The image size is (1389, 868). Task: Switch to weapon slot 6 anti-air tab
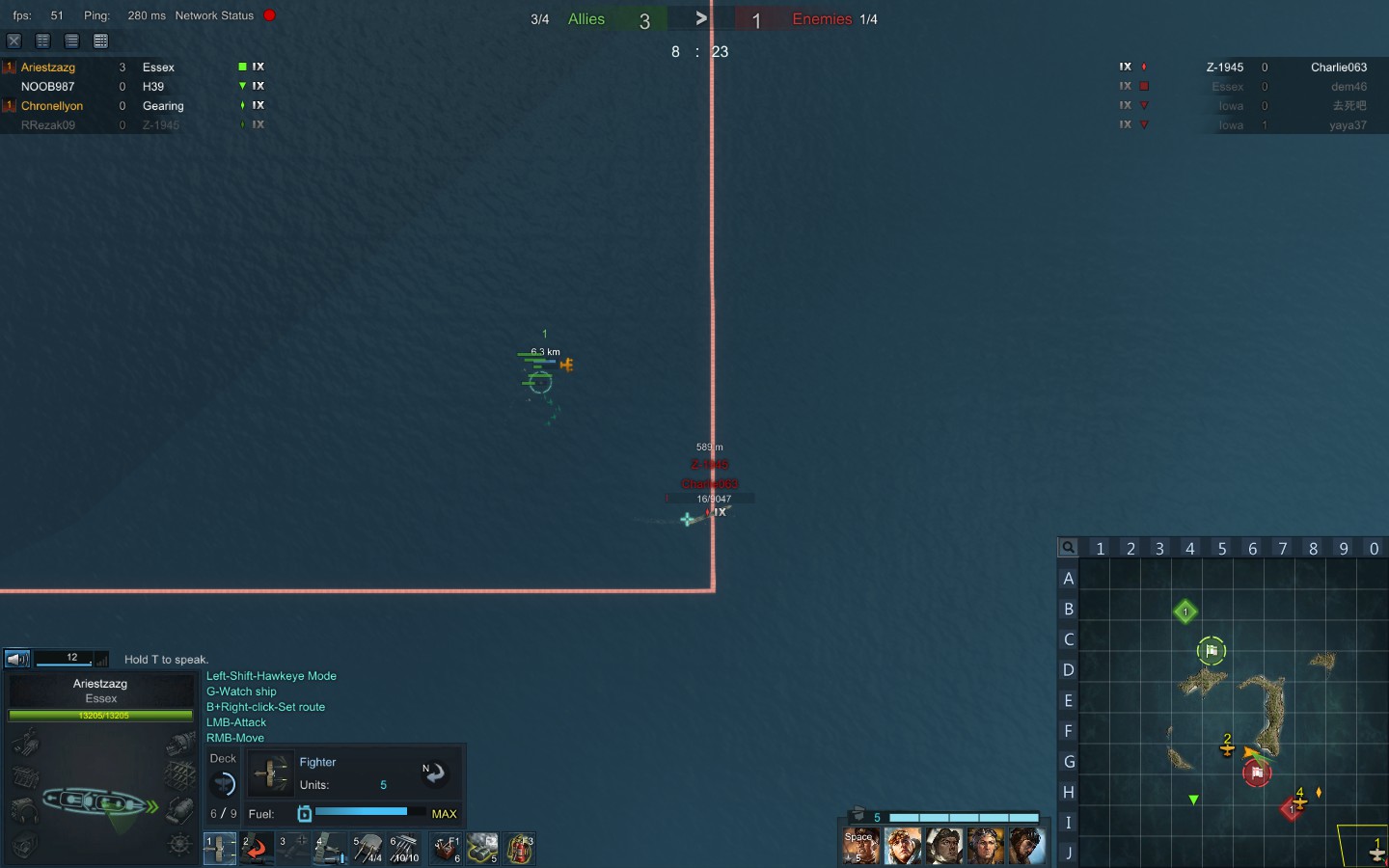click(403, 849)
